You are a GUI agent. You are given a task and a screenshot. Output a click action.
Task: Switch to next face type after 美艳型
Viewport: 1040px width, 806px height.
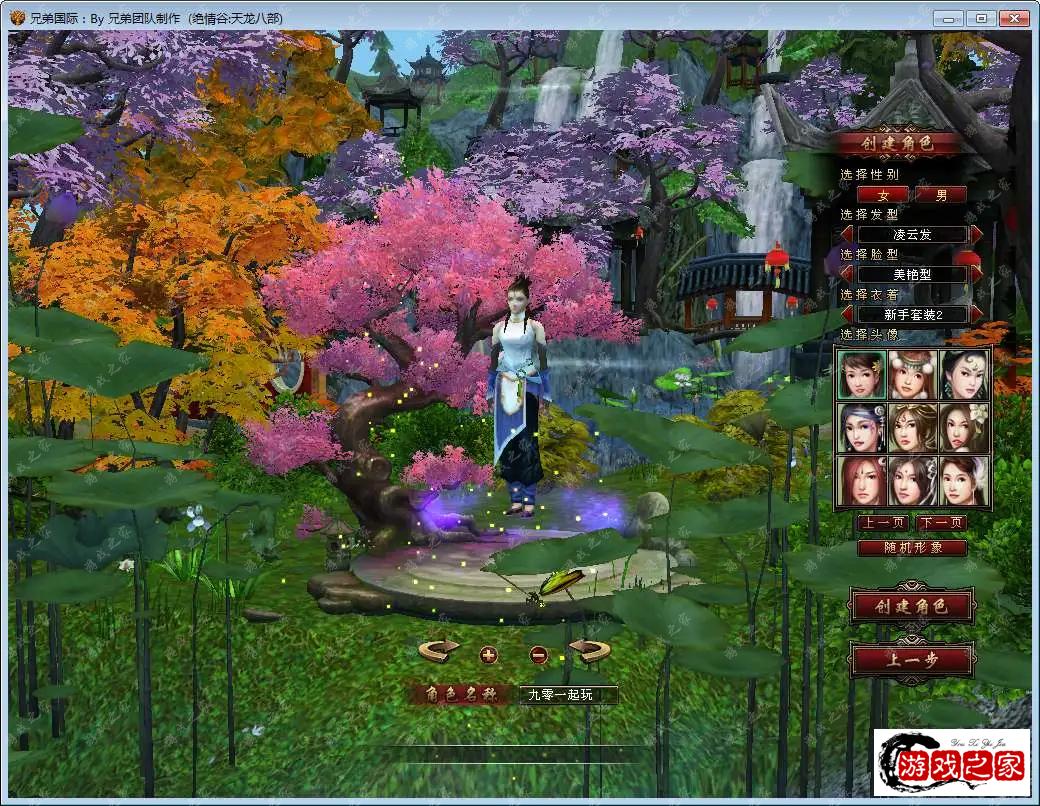pyautogui.click(x=976, y=273)
